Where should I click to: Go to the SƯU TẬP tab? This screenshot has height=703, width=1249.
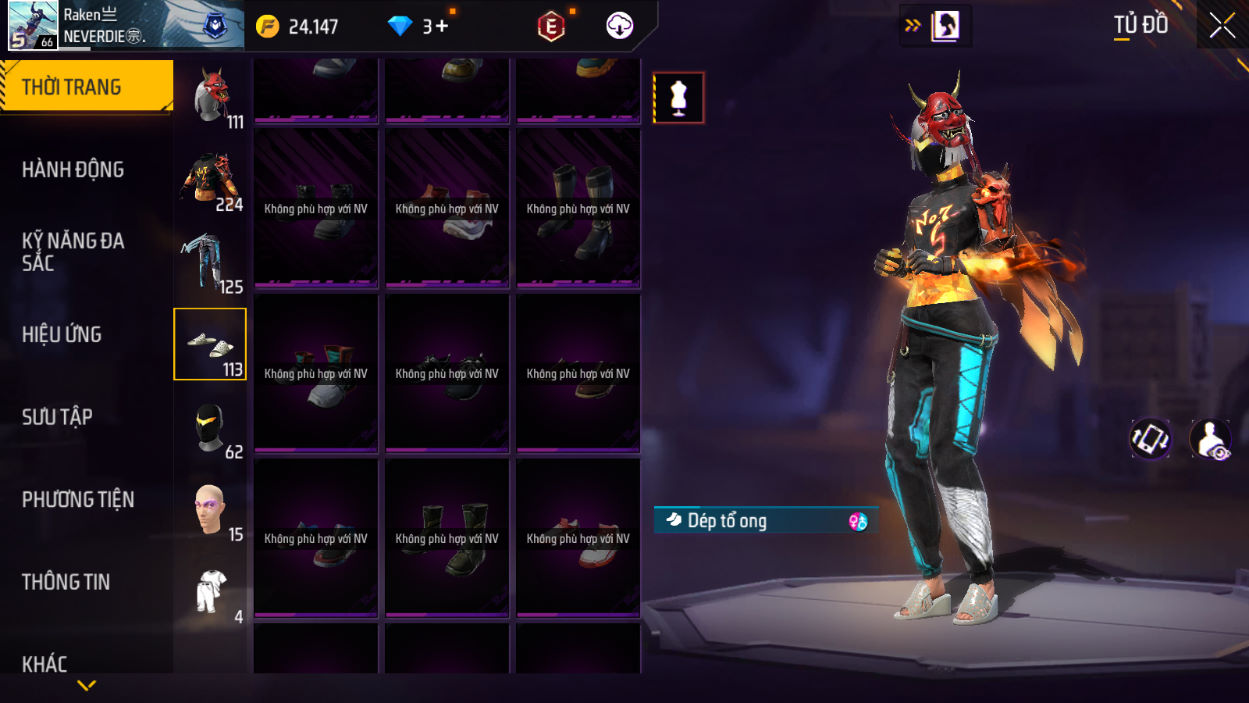pos(57,417)
